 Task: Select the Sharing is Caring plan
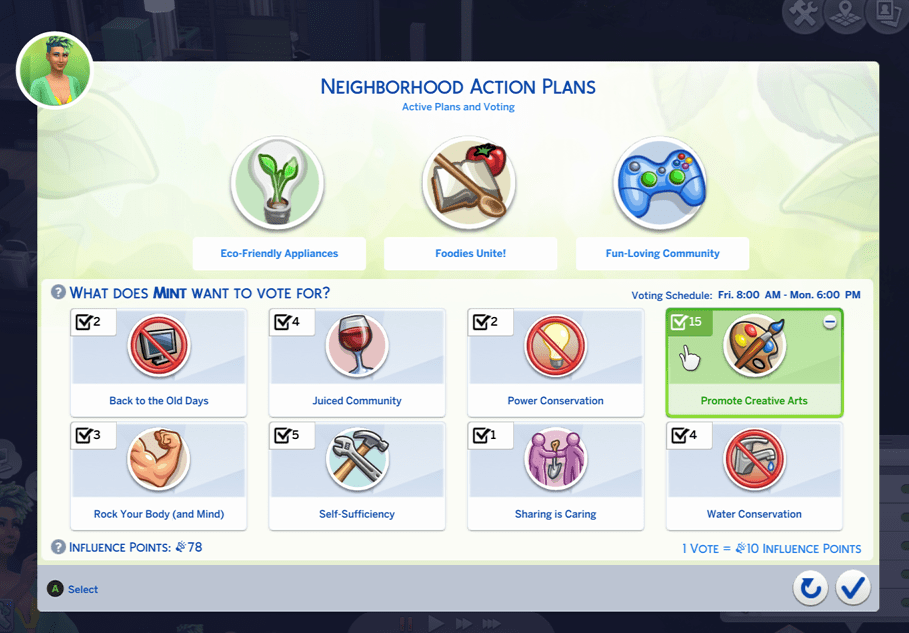coord(555,475)
